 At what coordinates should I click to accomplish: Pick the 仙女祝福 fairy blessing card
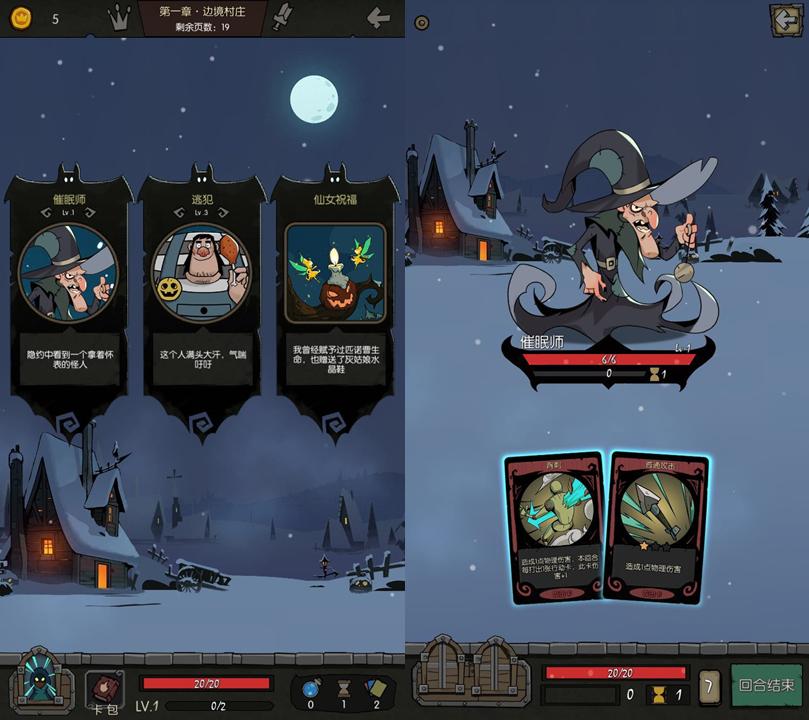click(335, 300)
